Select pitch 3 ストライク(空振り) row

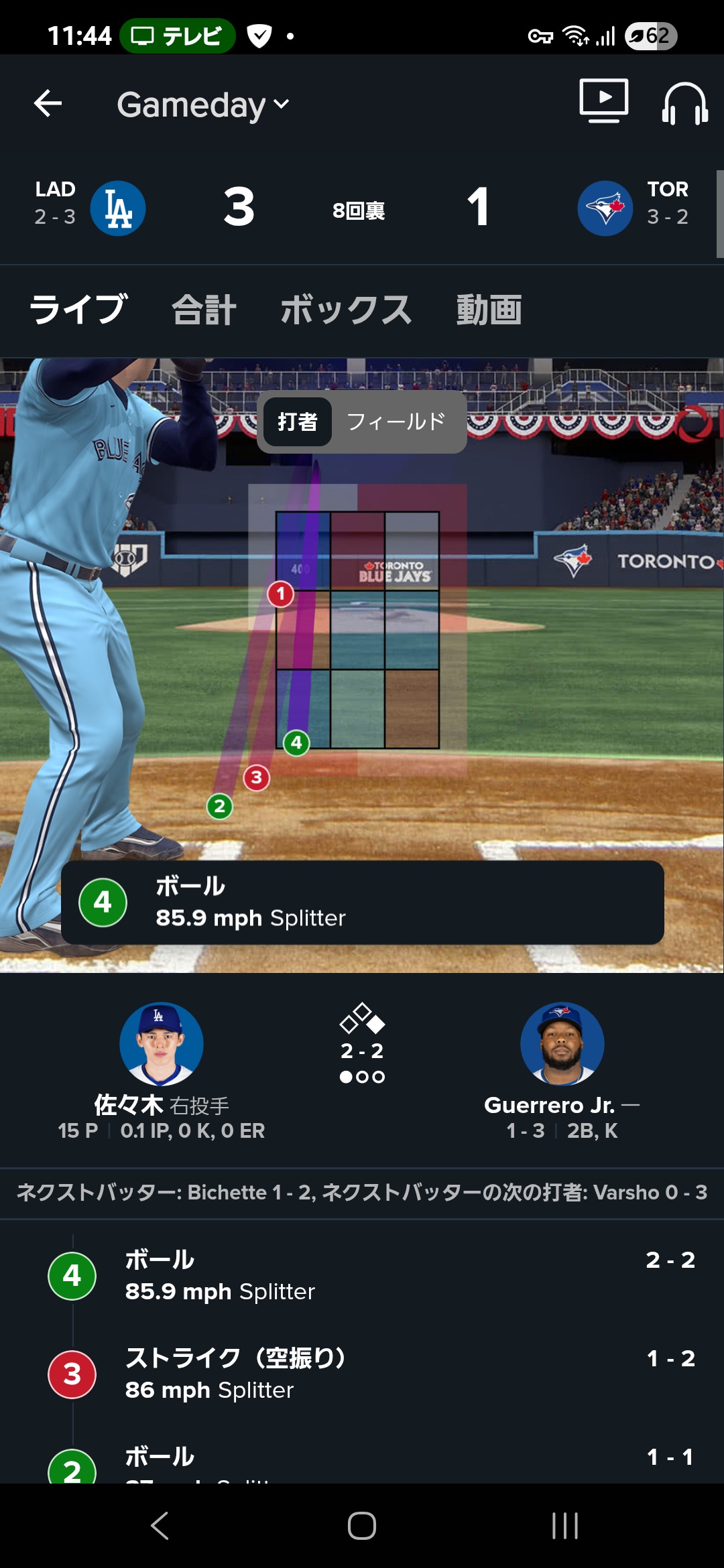coord(362,1374)
